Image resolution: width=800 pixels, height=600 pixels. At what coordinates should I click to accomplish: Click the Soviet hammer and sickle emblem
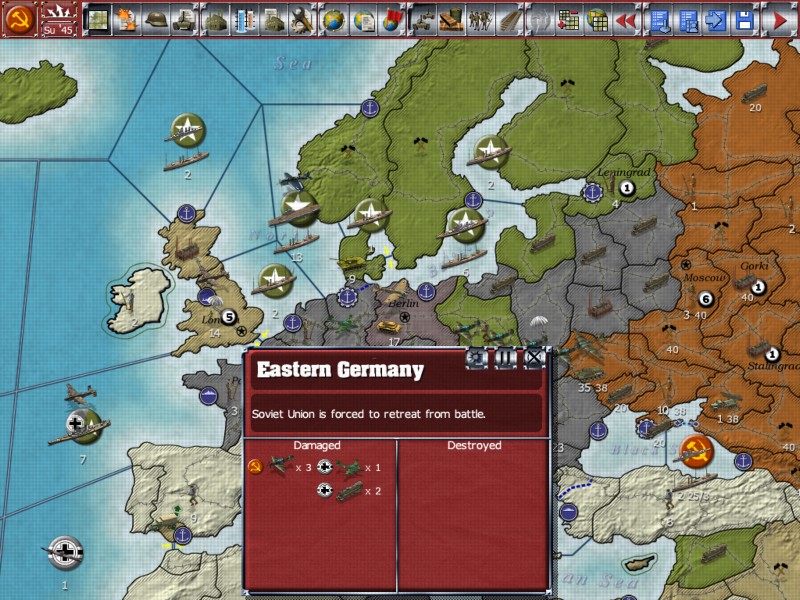(19, 18)
